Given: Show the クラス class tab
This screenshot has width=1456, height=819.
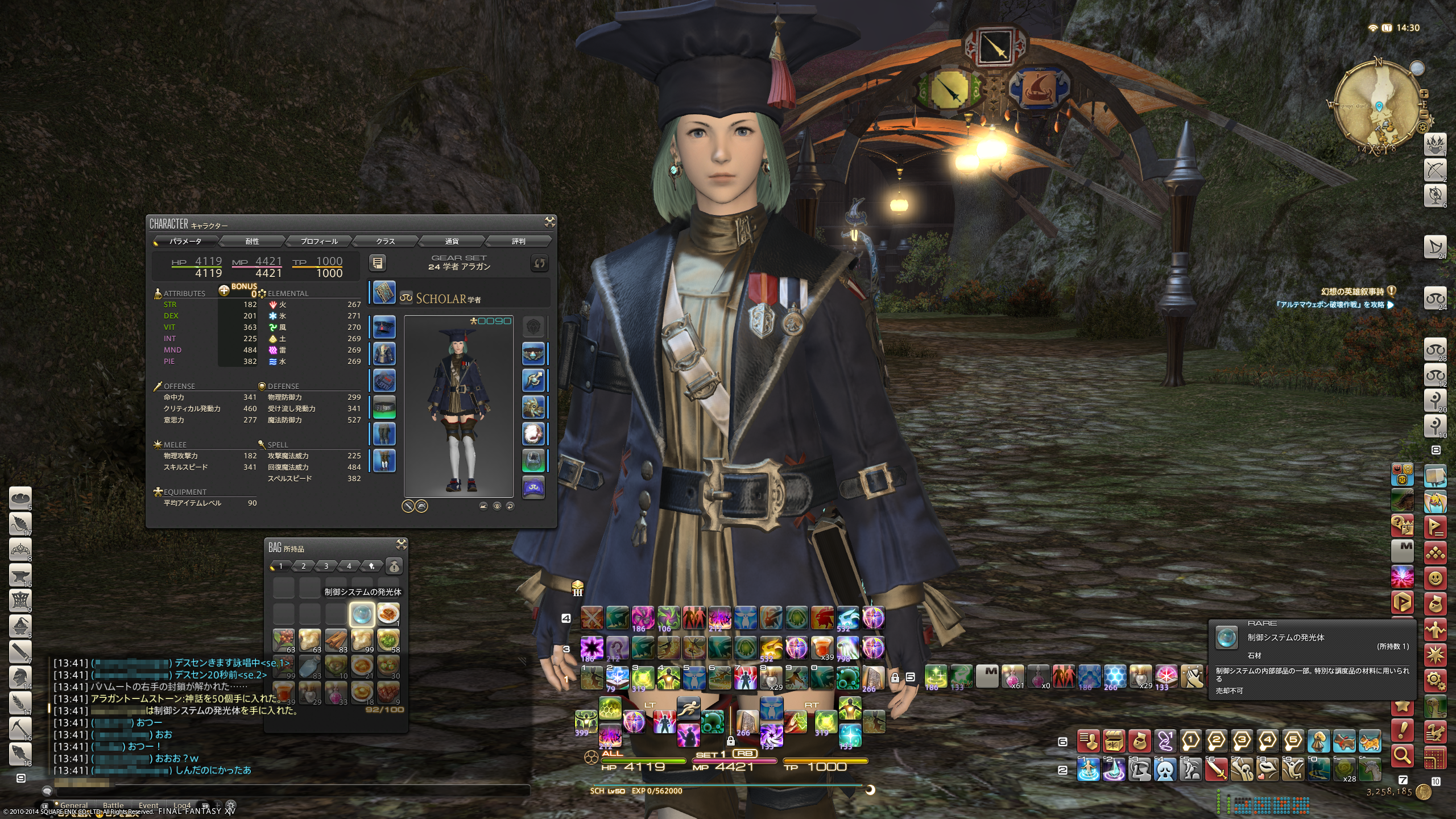Looking at the screenshot, I should (x=385, y=241).
